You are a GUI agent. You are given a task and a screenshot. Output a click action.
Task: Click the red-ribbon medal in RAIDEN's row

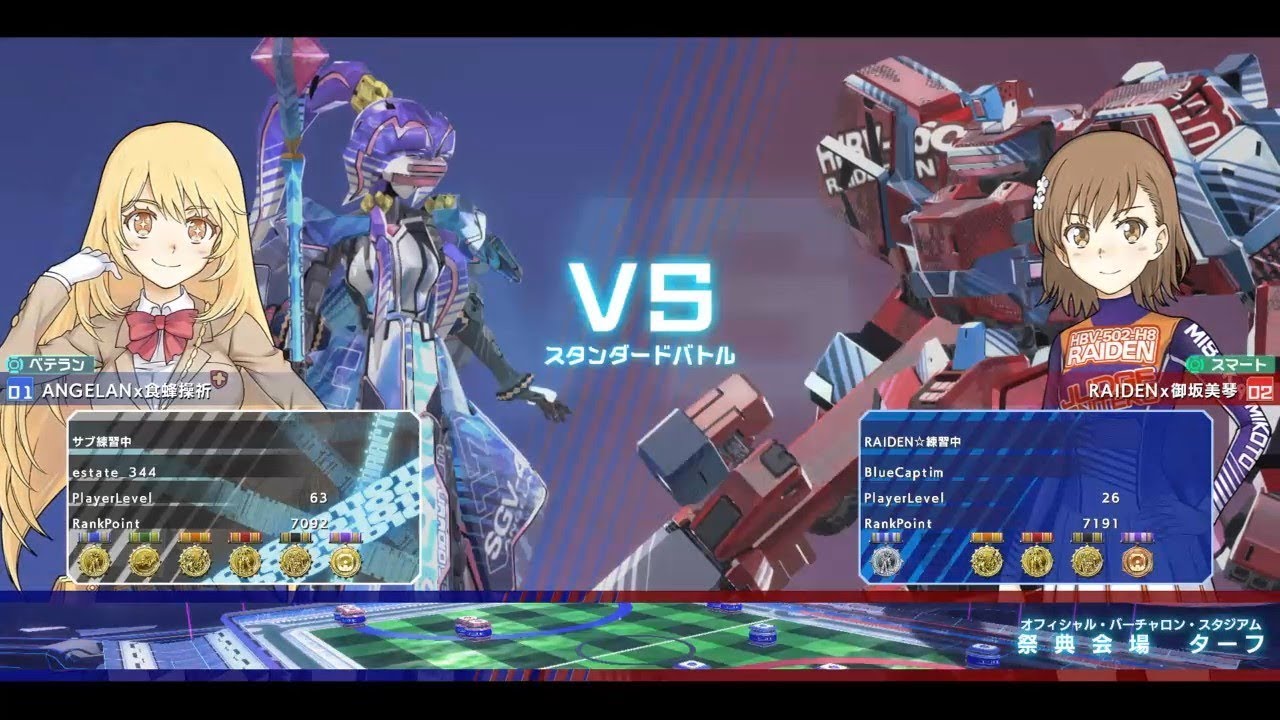[1037, 561]
